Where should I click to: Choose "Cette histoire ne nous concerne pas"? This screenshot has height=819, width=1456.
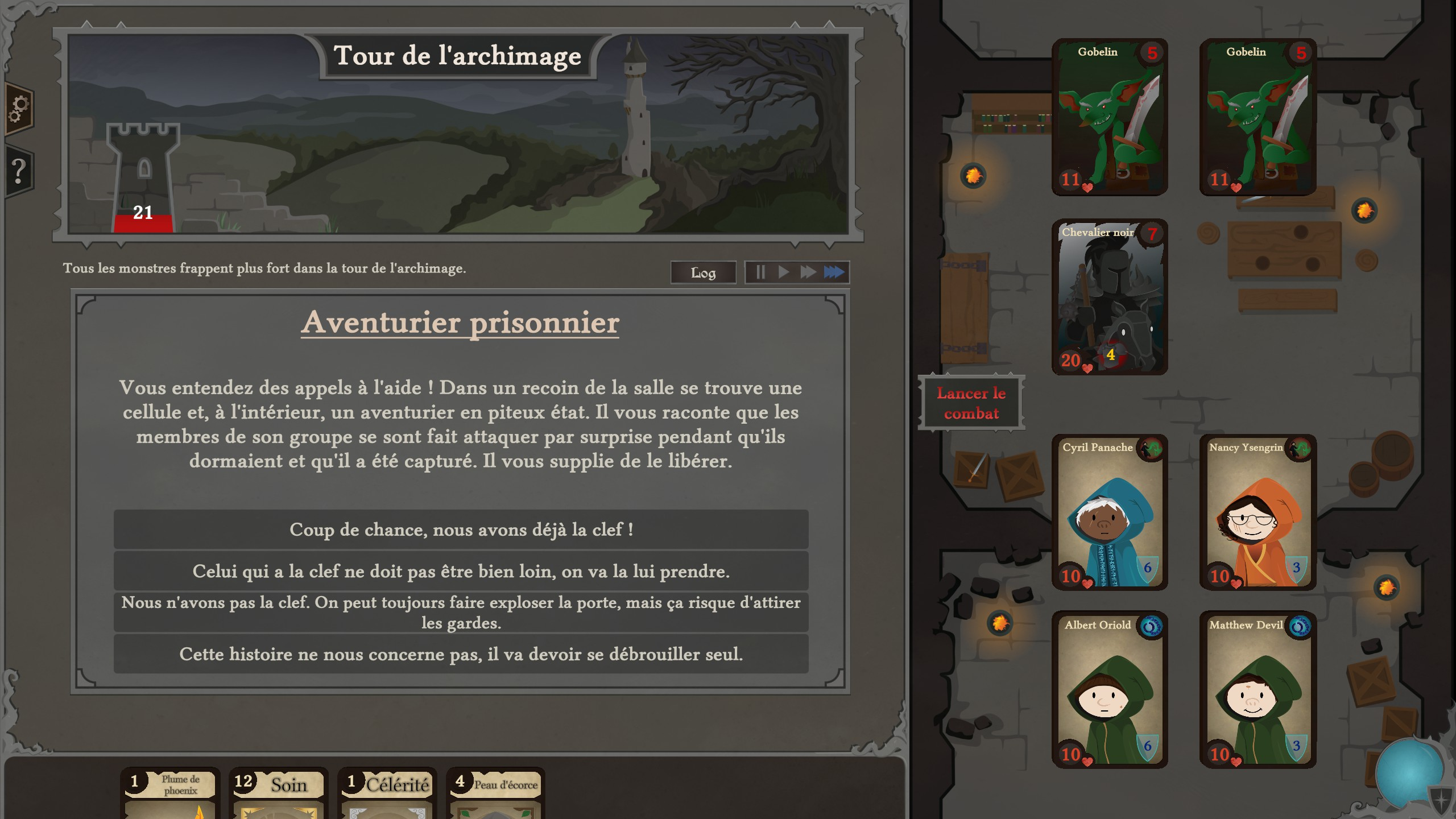(461, 654)
